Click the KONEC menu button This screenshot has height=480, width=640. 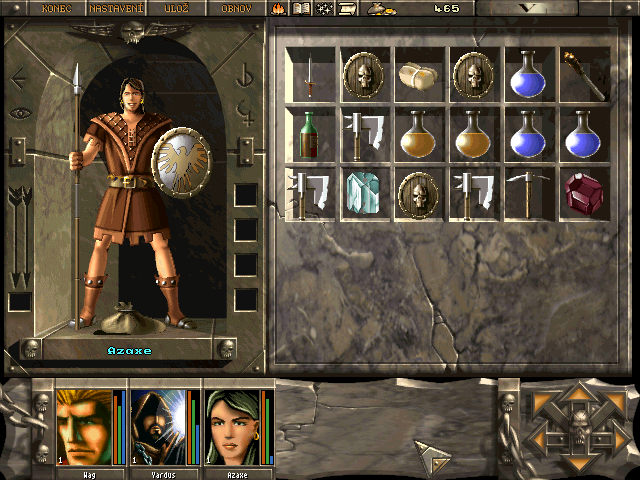pyautogui.click(x=57, y=8)
